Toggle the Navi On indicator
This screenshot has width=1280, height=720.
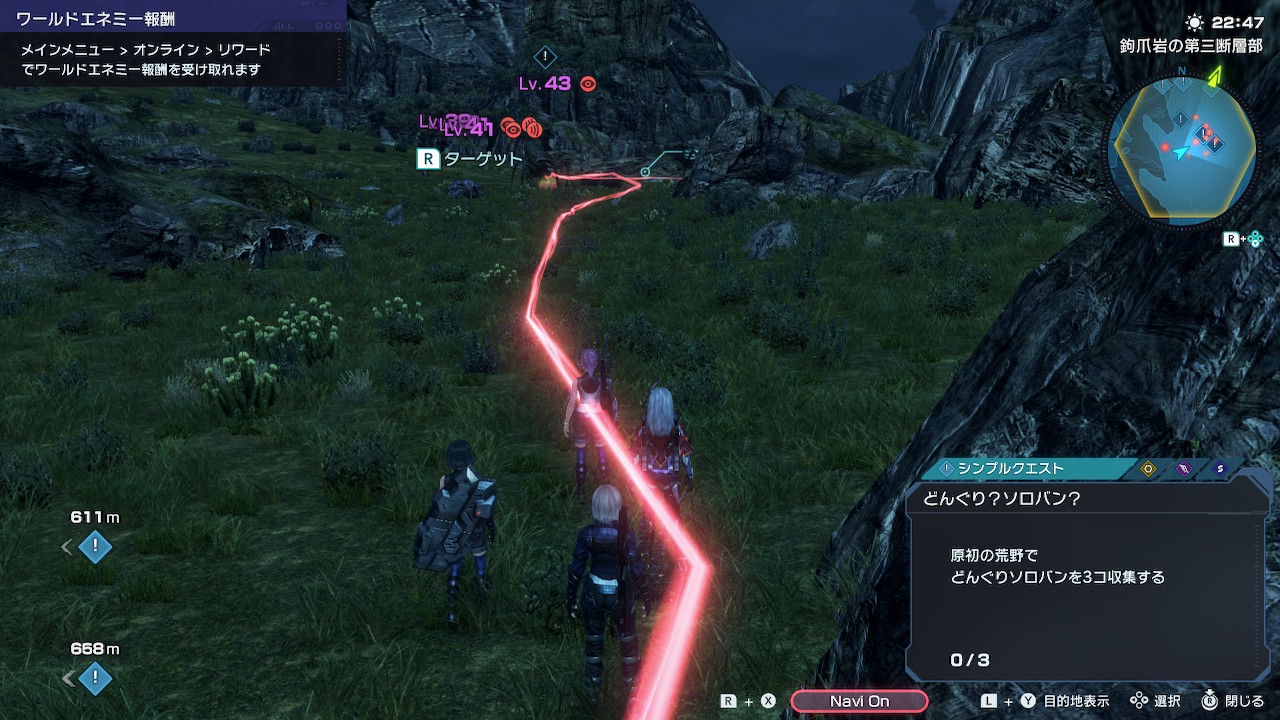click(x=859, y=701)
